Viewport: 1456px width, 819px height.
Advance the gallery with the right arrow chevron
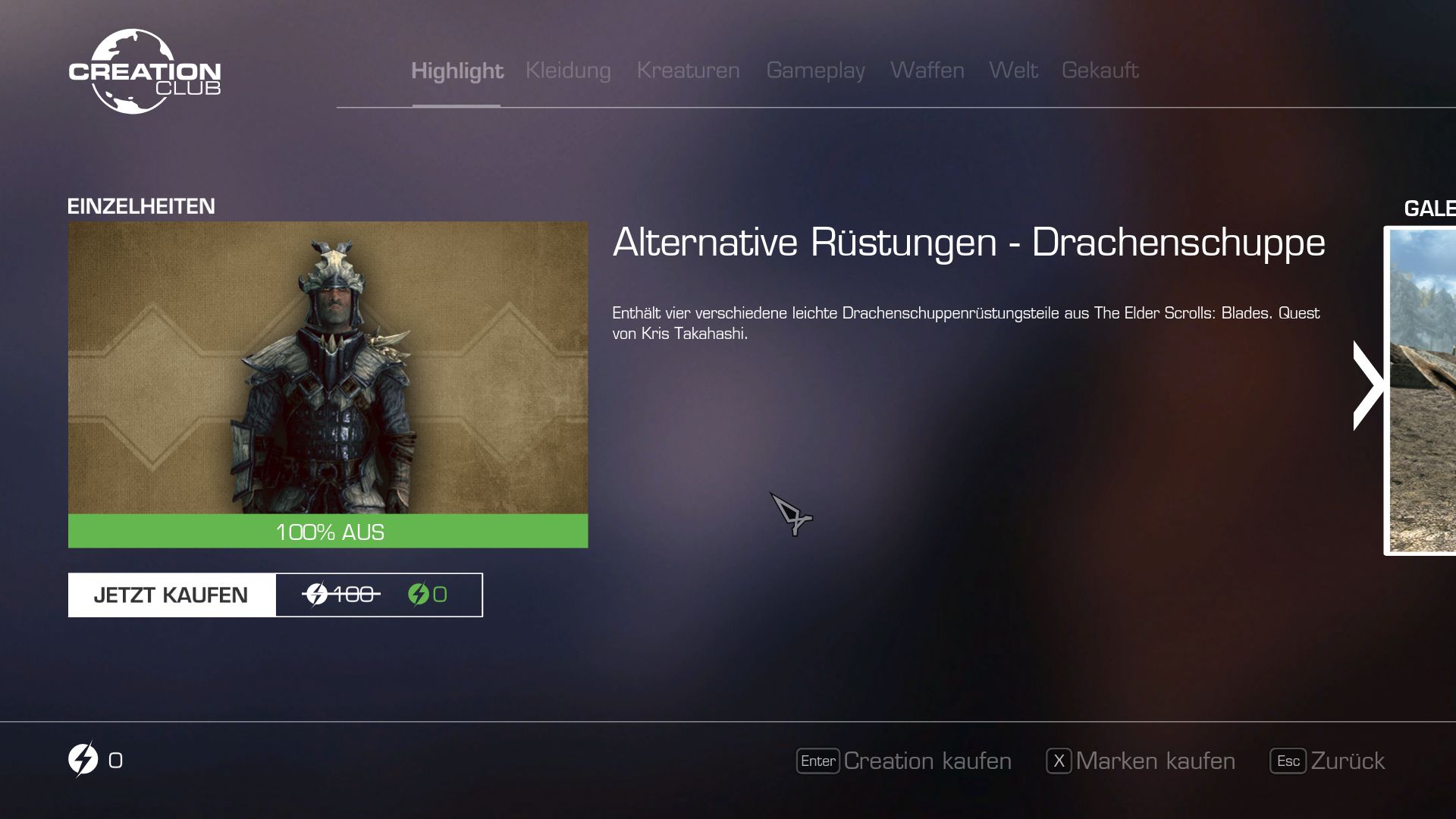[1369, 385]
